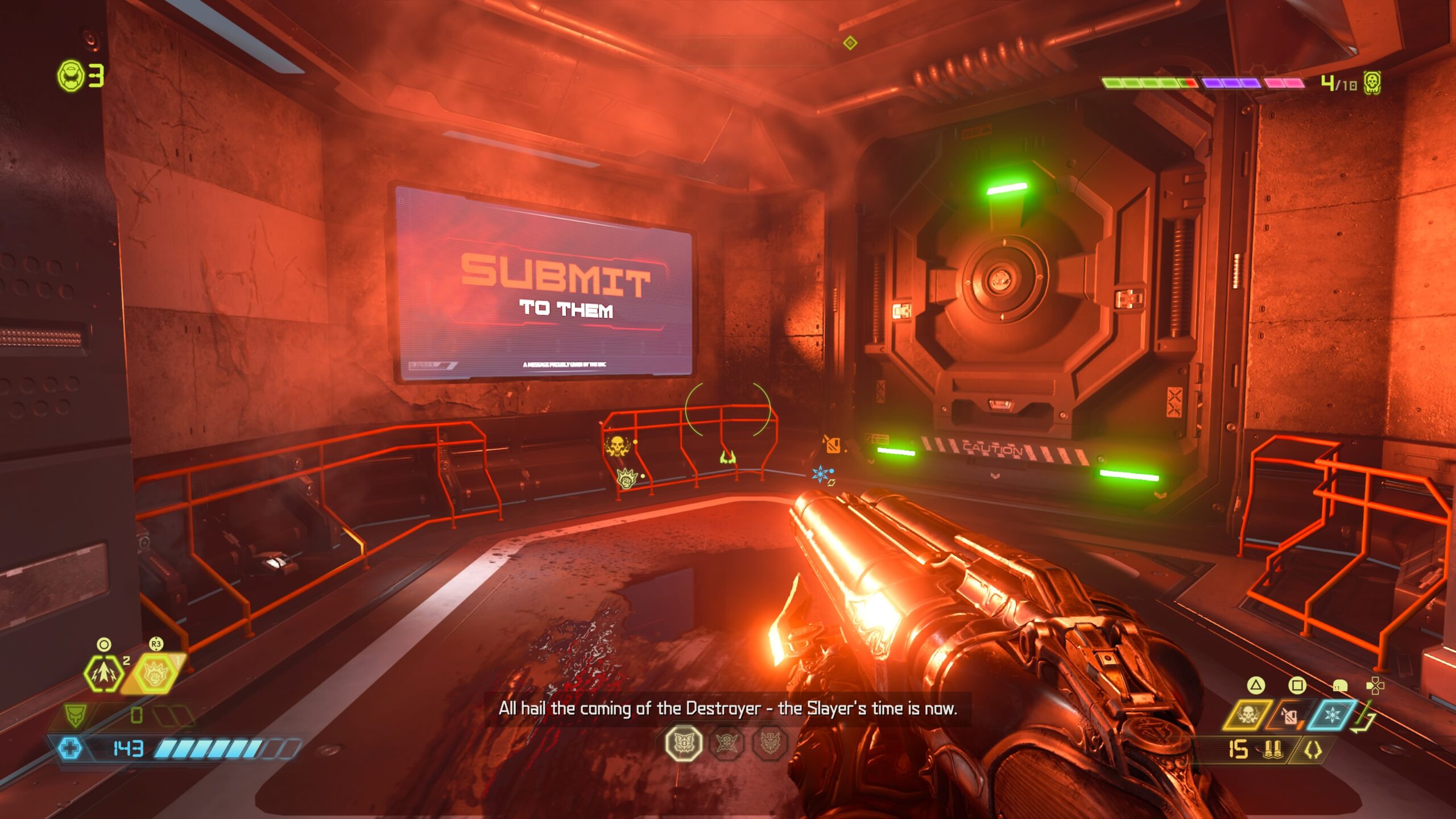
Task: Activate the dash ability icon
Action: click(104, 673)
